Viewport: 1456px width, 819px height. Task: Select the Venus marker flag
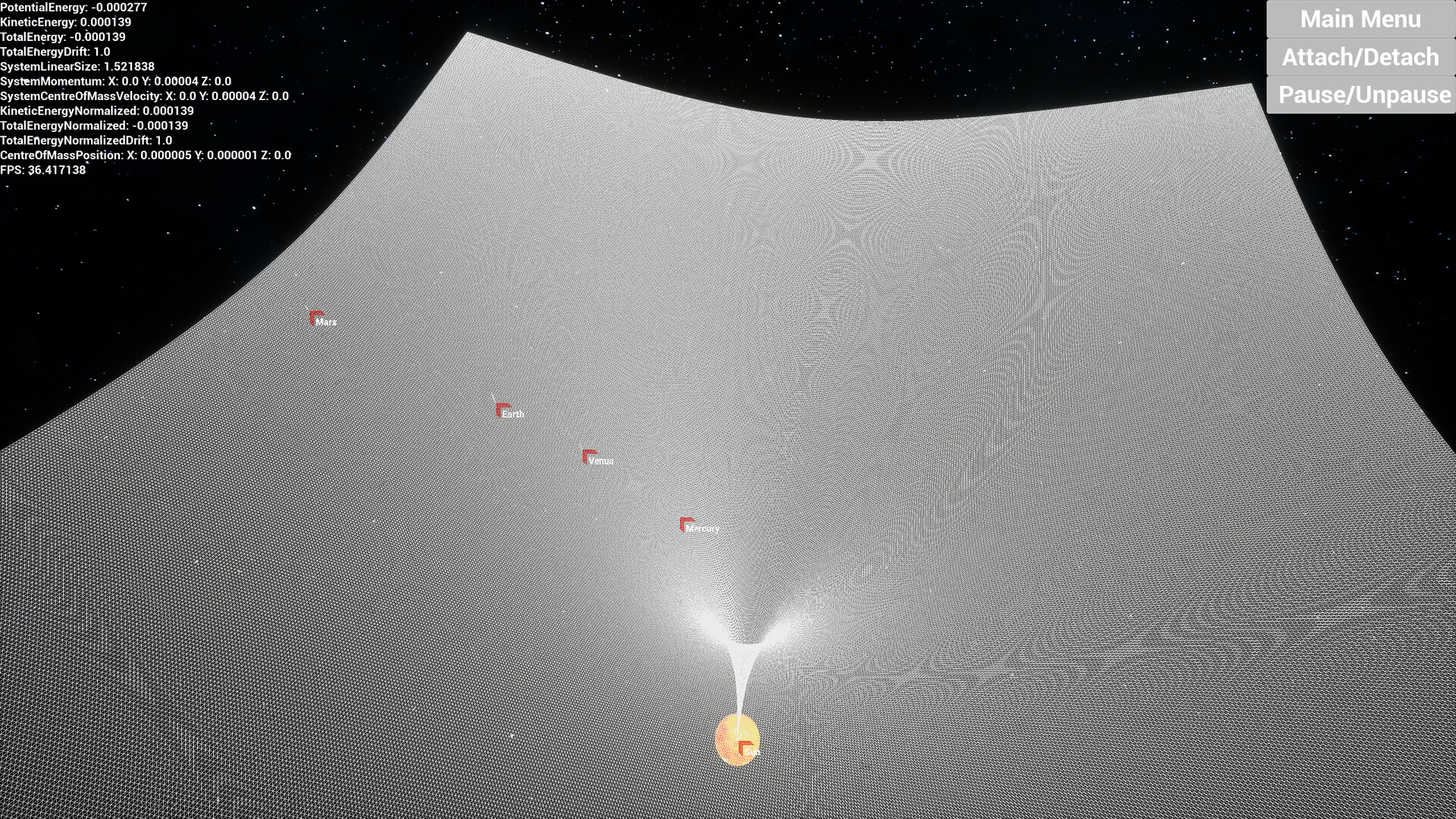tap(587, 455)
